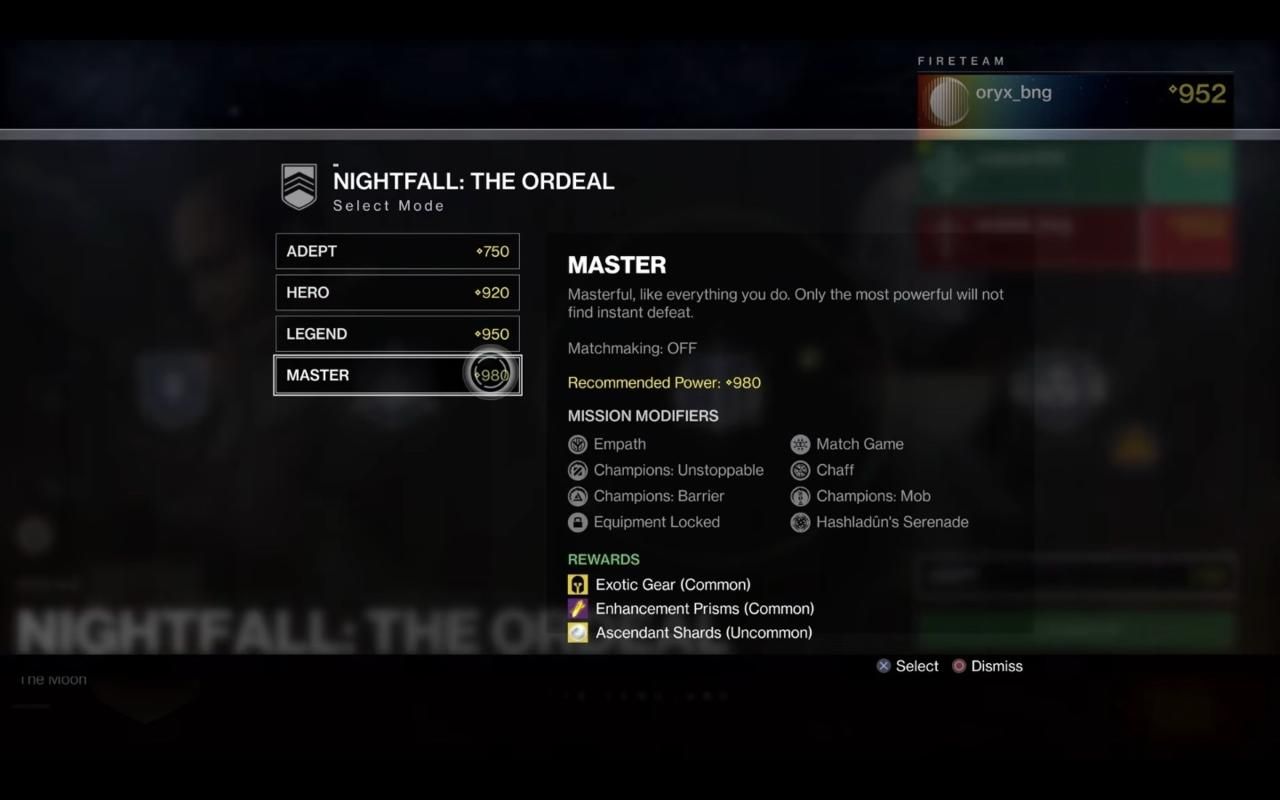Select the Master 980 mode

tap(397, 375)
